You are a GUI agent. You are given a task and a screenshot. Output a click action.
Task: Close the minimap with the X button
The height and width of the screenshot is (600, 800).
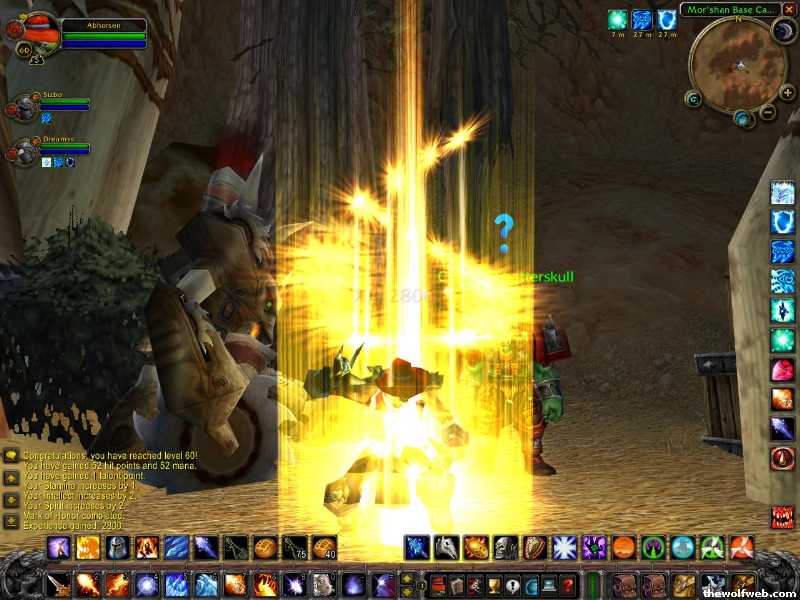click(789, 9)
